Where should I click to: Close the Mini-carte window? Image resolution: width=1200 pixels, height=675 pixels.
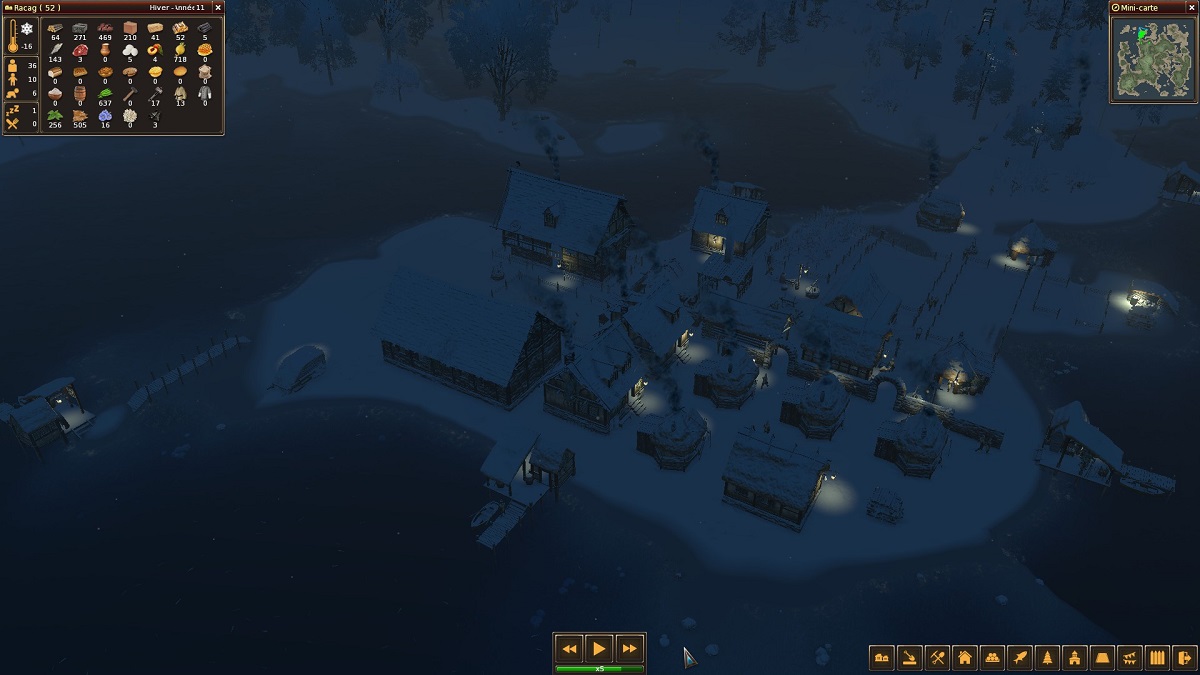[x=1191, y=7]
